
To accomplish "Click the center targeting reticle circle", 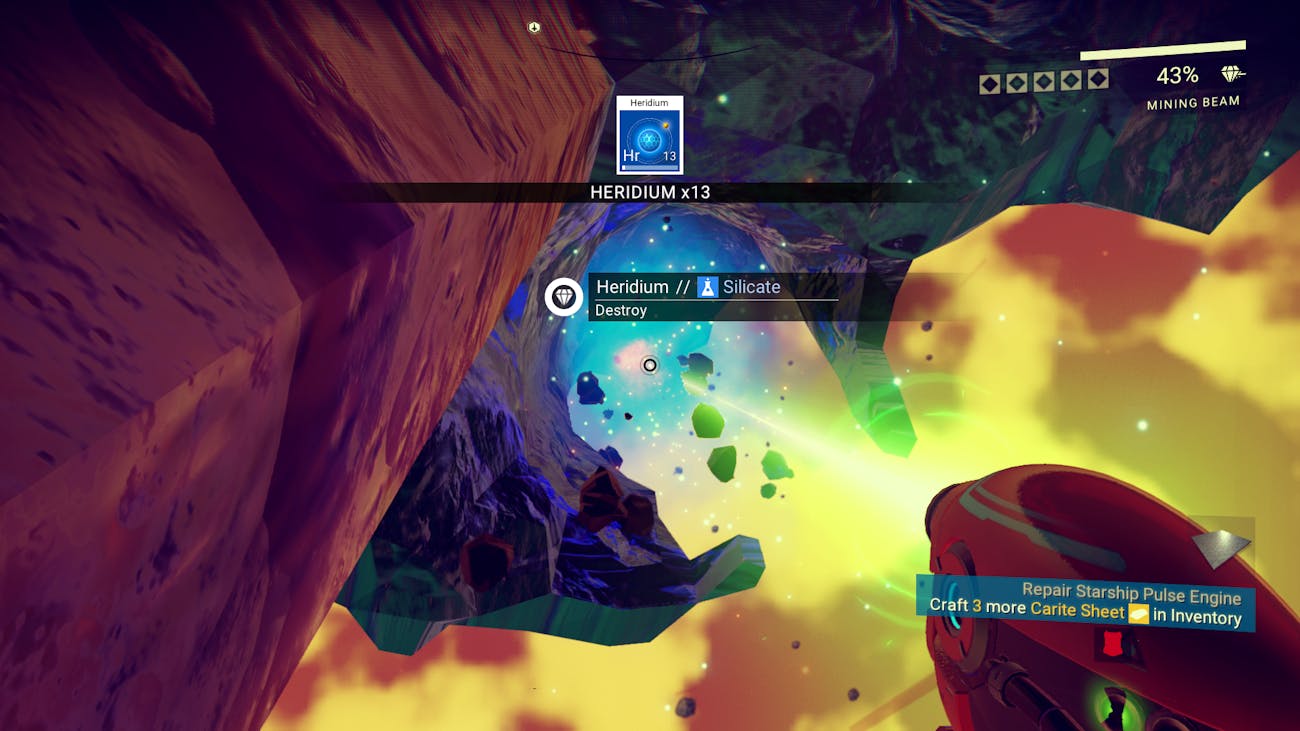I will pos(649,365).
